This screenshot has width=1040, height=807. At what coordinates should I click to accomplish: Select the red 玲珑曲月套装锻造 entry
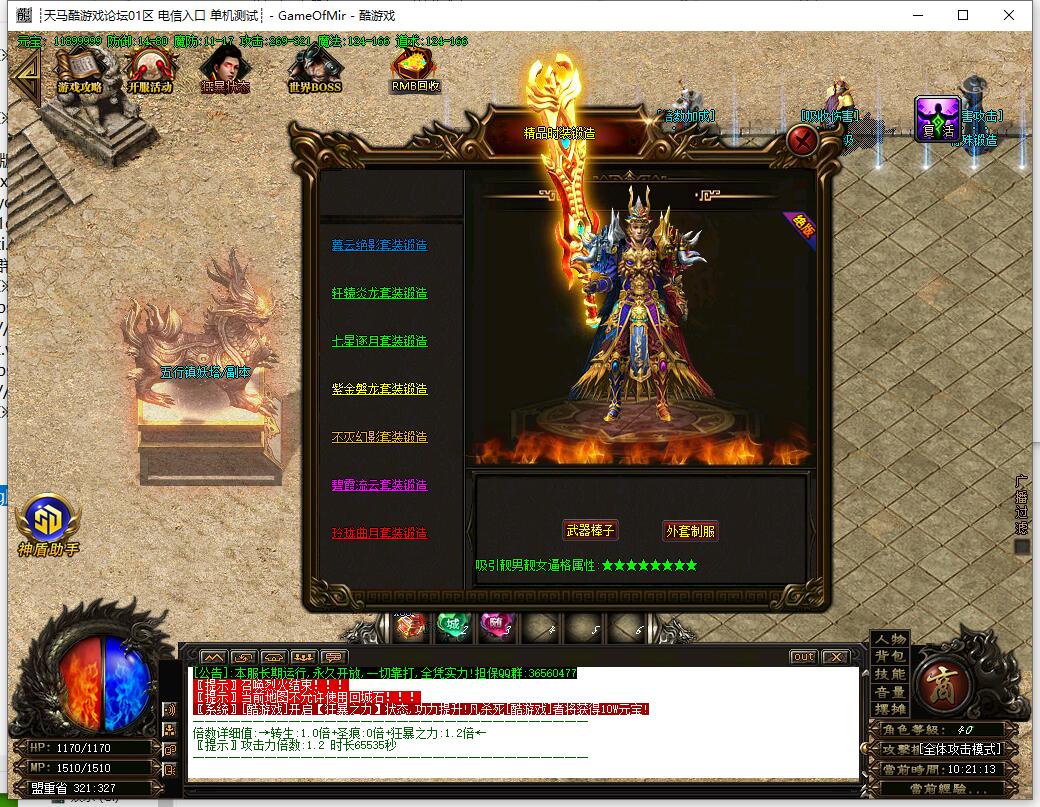tap(379, 533)
